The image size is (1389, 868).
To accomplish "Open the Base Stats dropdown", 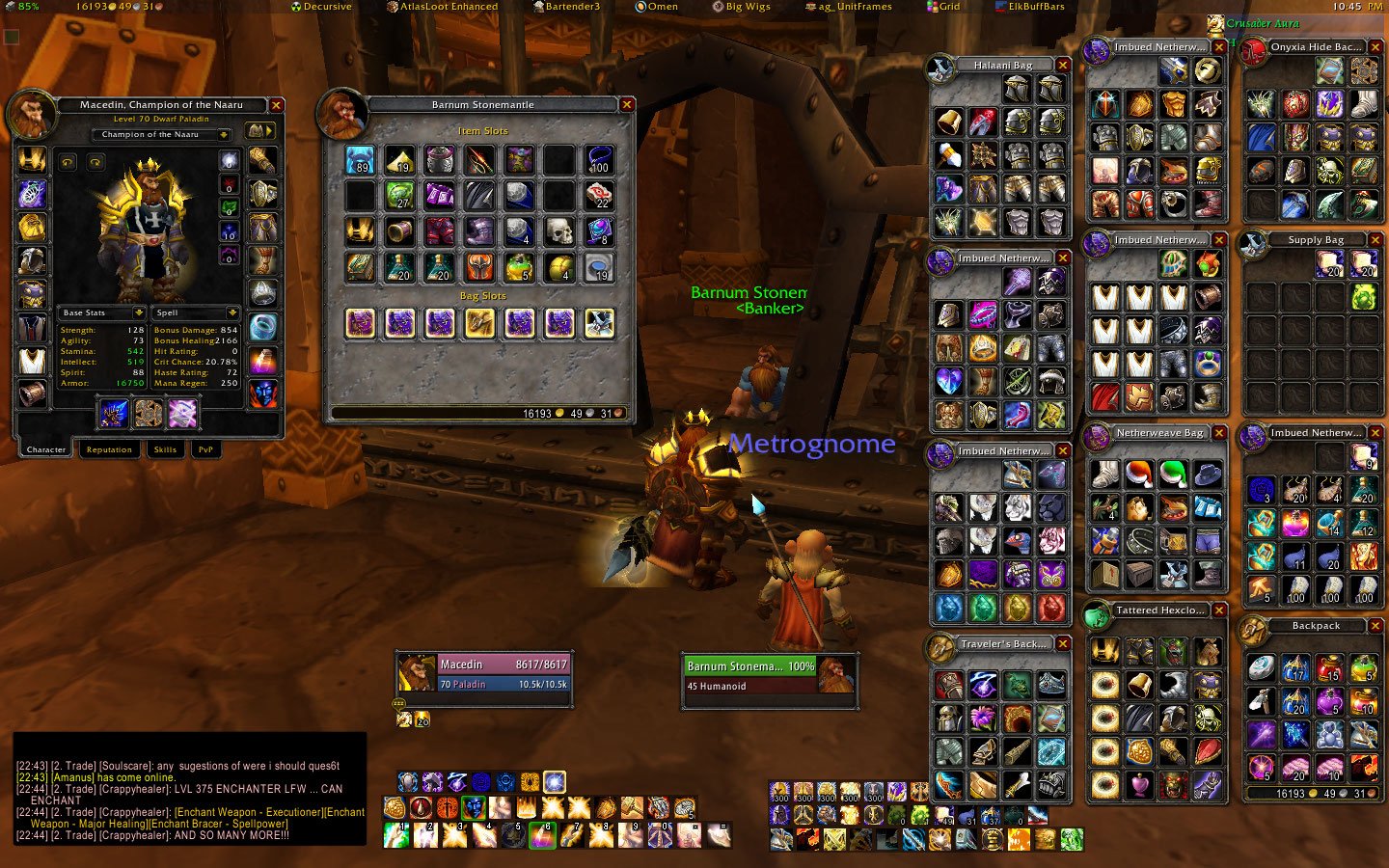I will 139,312.
